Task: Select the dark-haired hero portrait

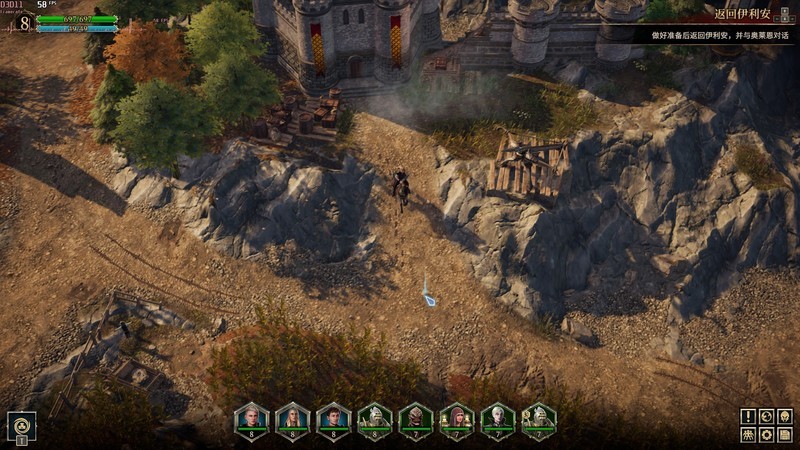Action: pyautogui.click(x=333, y=418)
